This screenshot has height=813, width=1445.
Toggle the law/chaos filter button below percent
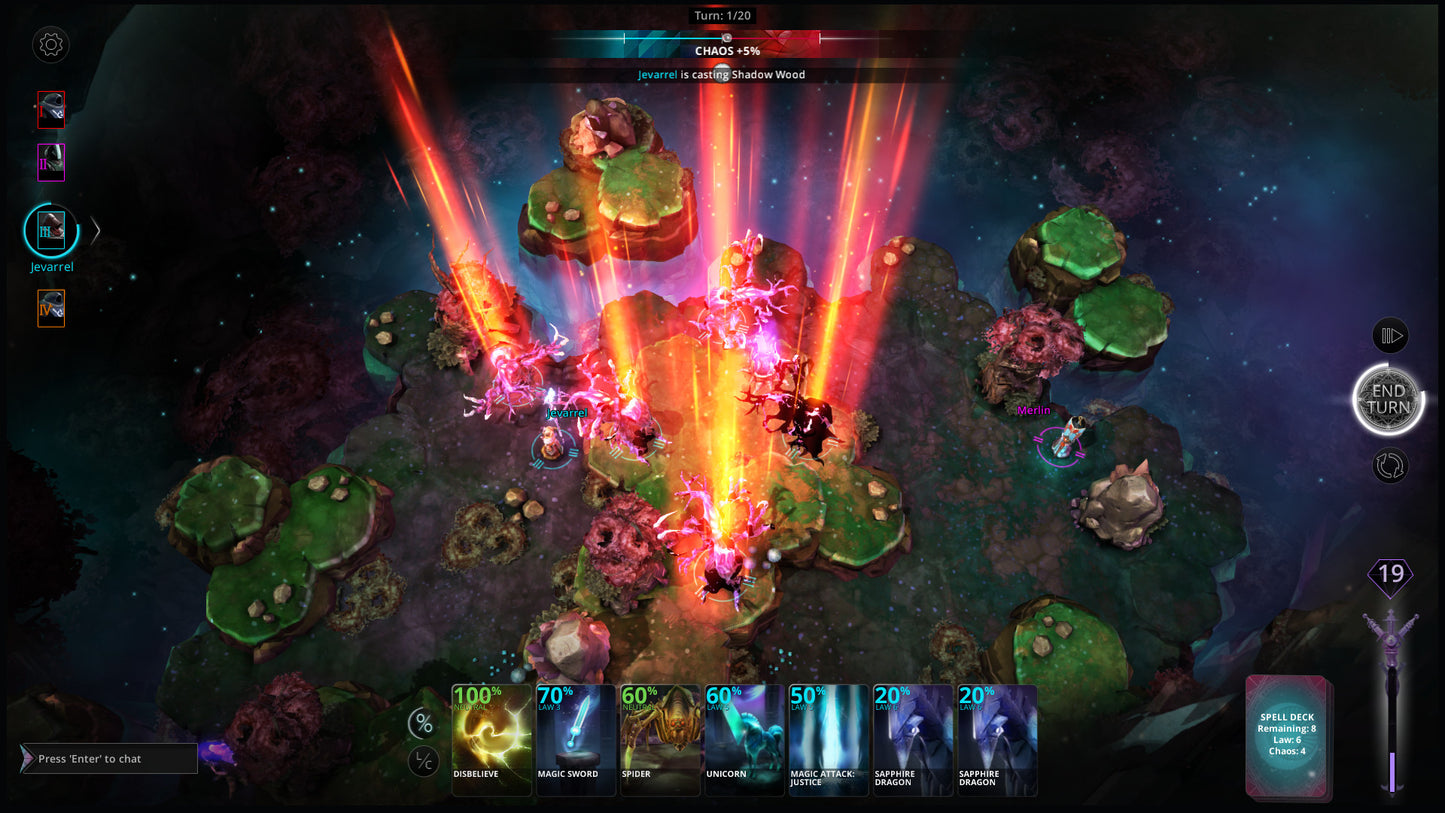click(424, 762)
